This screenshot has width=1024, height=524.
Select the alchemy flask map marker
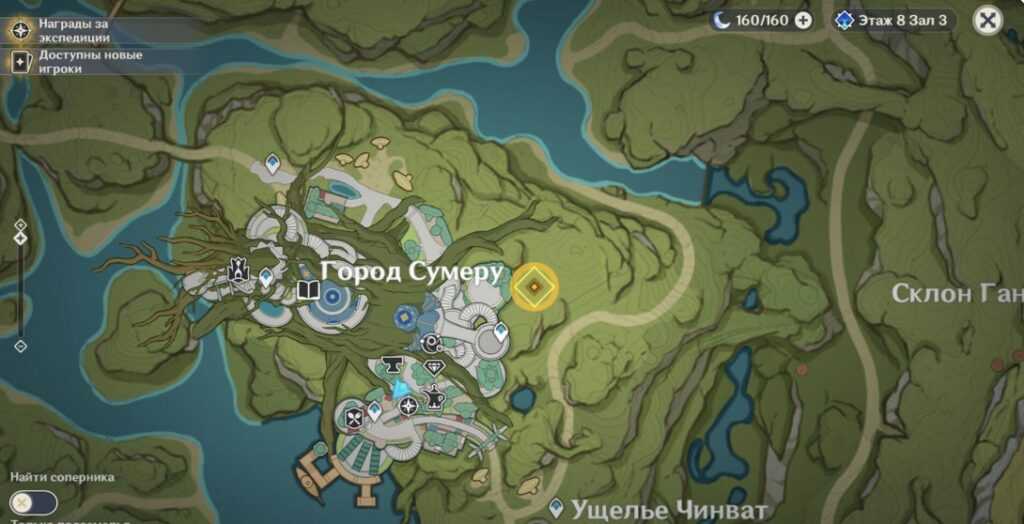coord(436,398)
